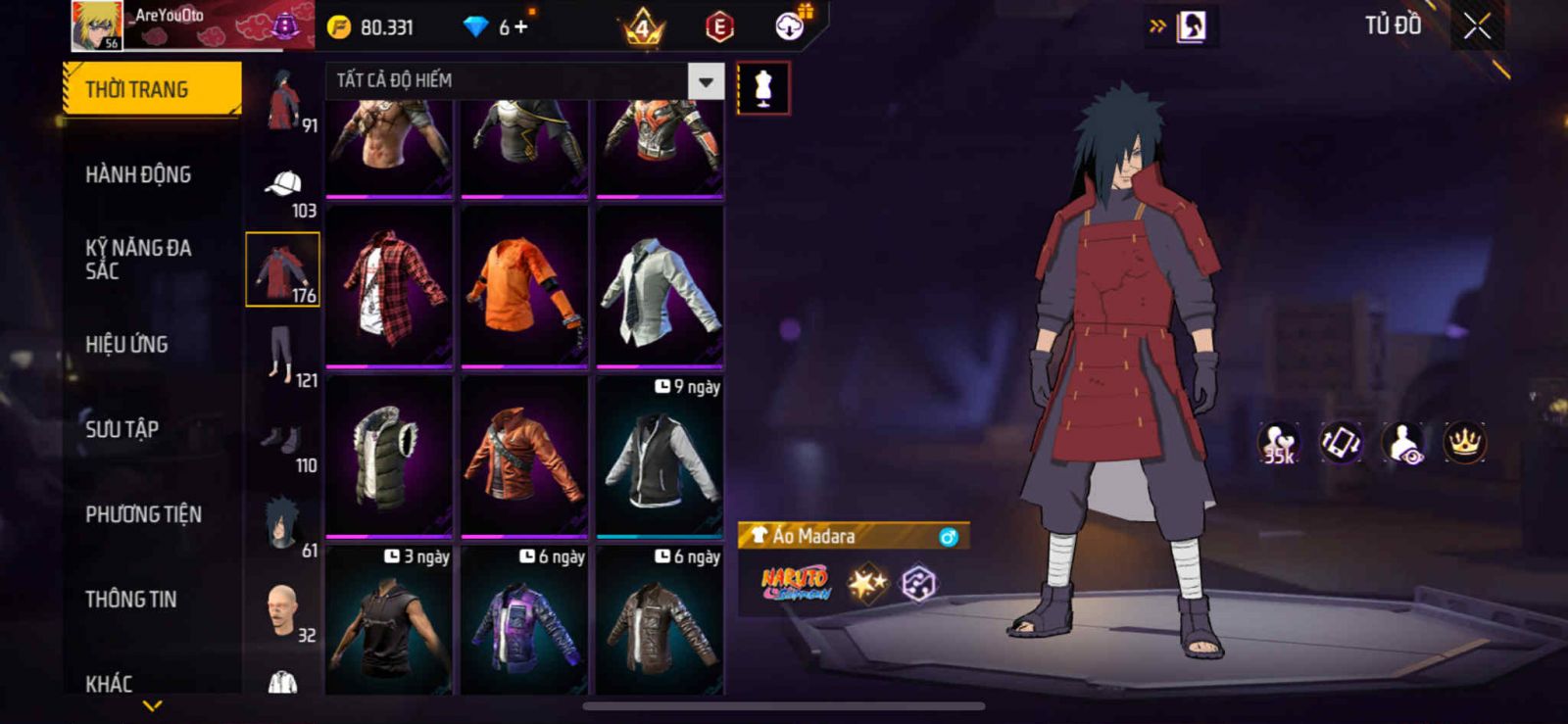
Task: Add diamonds with the plus button
Action: coord(521,26)
